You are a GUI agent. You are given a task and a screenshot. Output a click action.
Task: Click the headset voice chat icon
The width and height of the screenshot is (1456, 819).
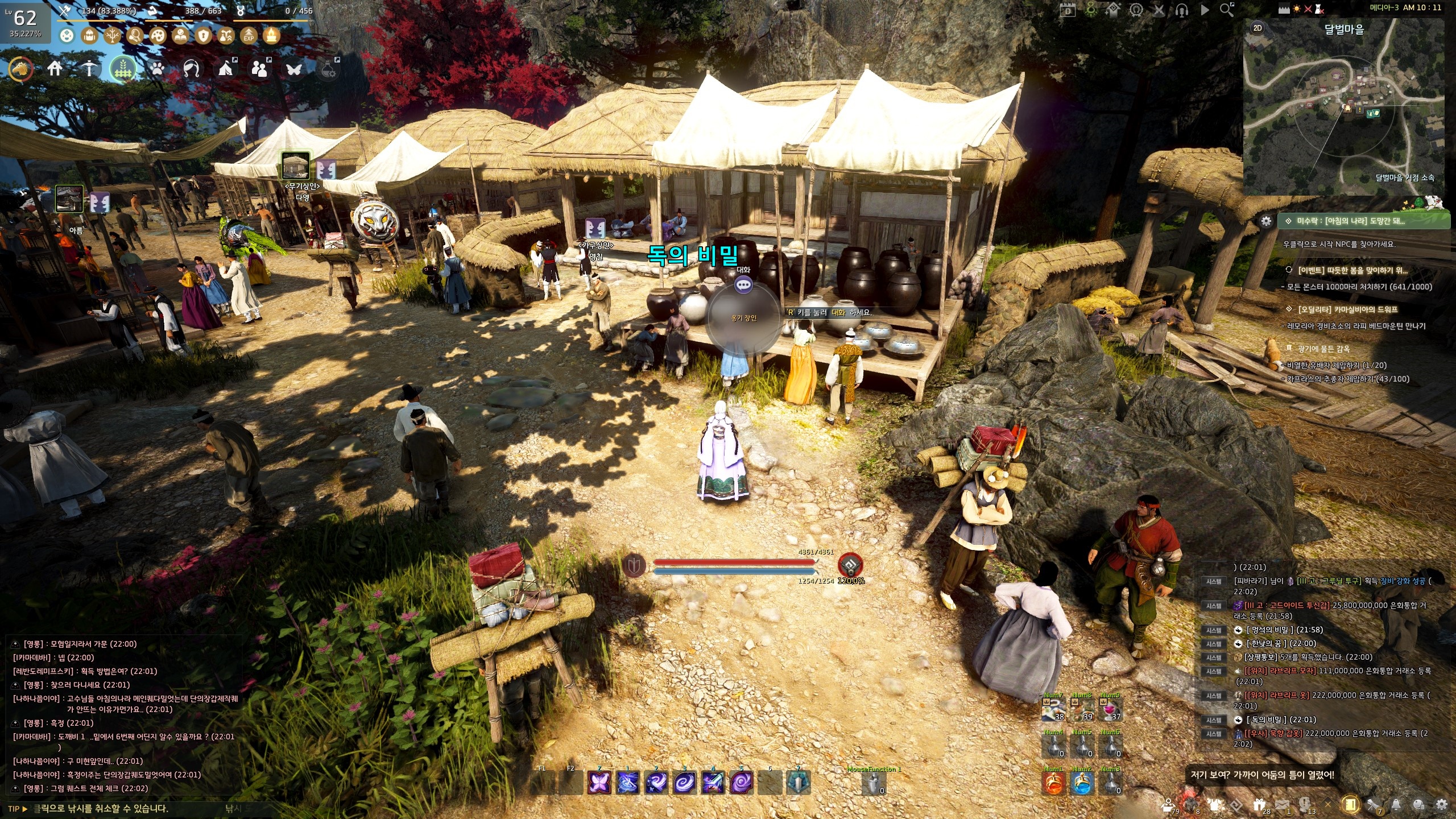[1181, 10]
